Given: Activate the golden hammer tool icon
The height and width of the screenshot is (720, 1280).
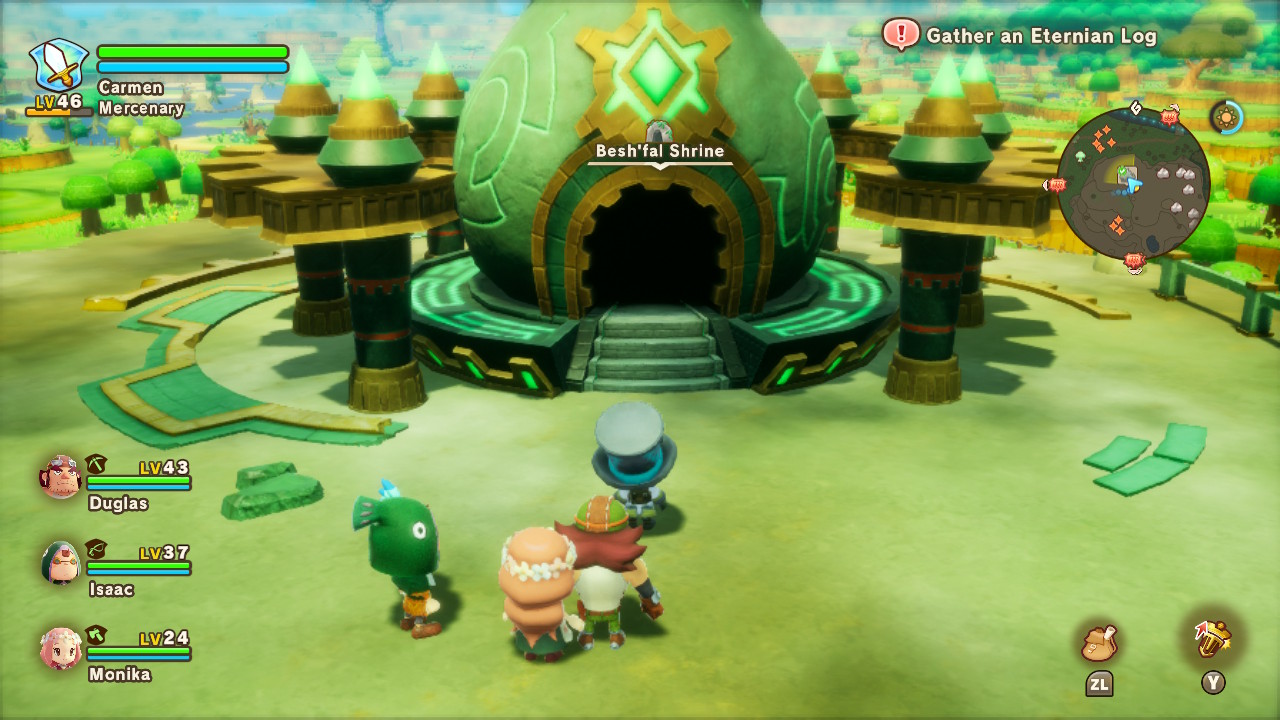Looking at the screenshot, I should point(1212,640).
